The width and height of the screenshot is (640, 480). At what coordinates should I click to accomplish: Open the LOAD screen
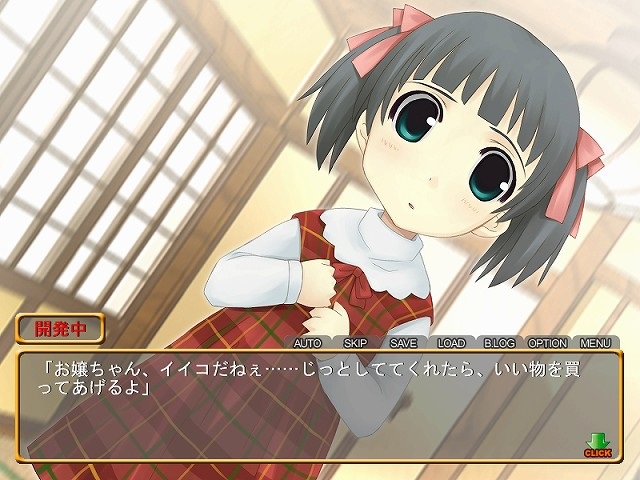(x=451, y=342)
